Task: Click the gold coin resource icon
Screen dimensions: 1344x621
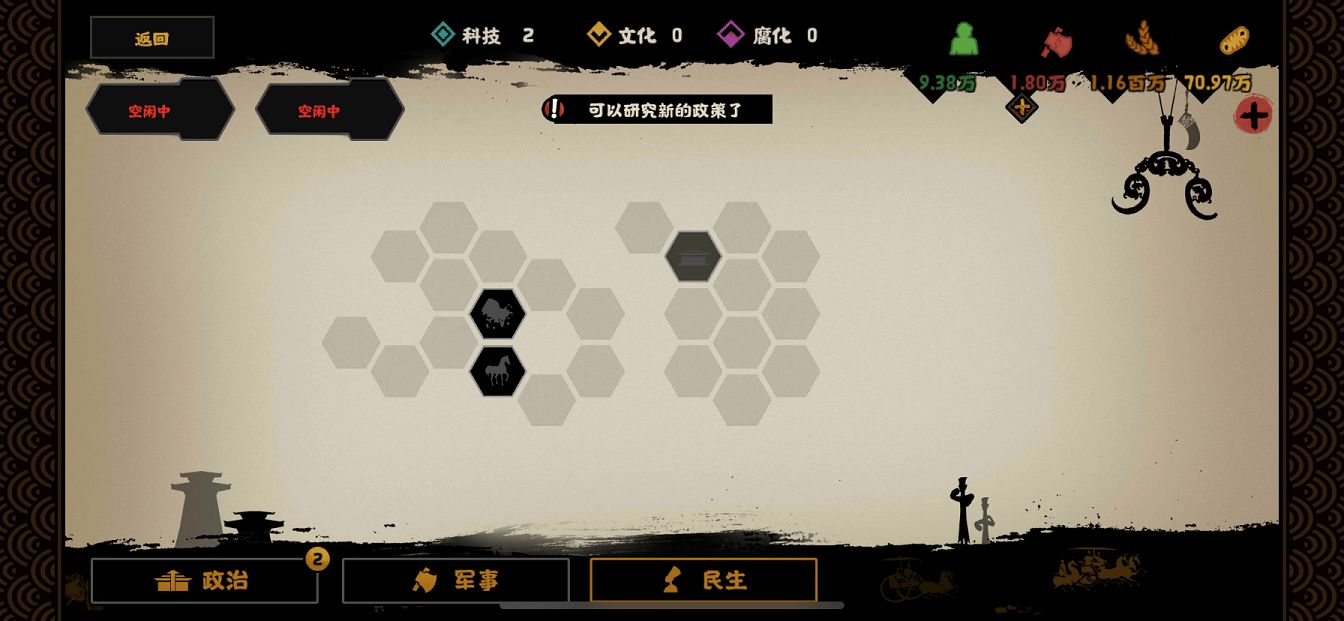Action: [1234, 41]
